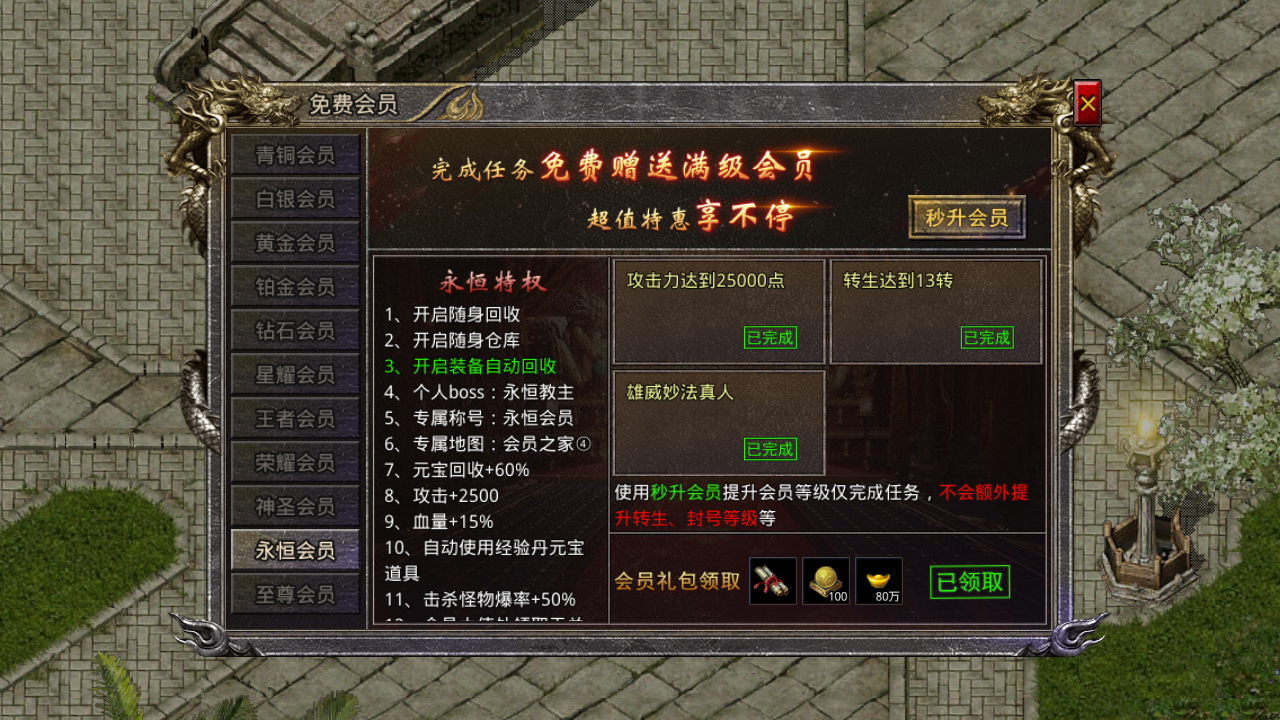This screenshot has height=720, width=1280.
Task: Click the scroll voucher icon in 会员礼包领取
Action: [770, 580]
